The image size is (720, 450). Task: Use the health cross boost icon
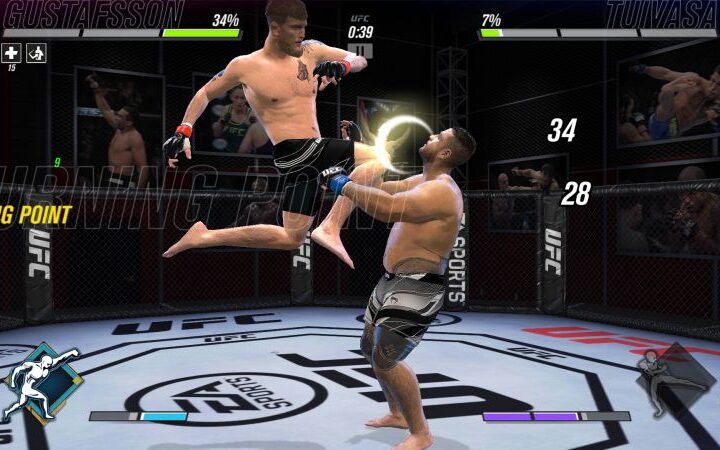11,53
